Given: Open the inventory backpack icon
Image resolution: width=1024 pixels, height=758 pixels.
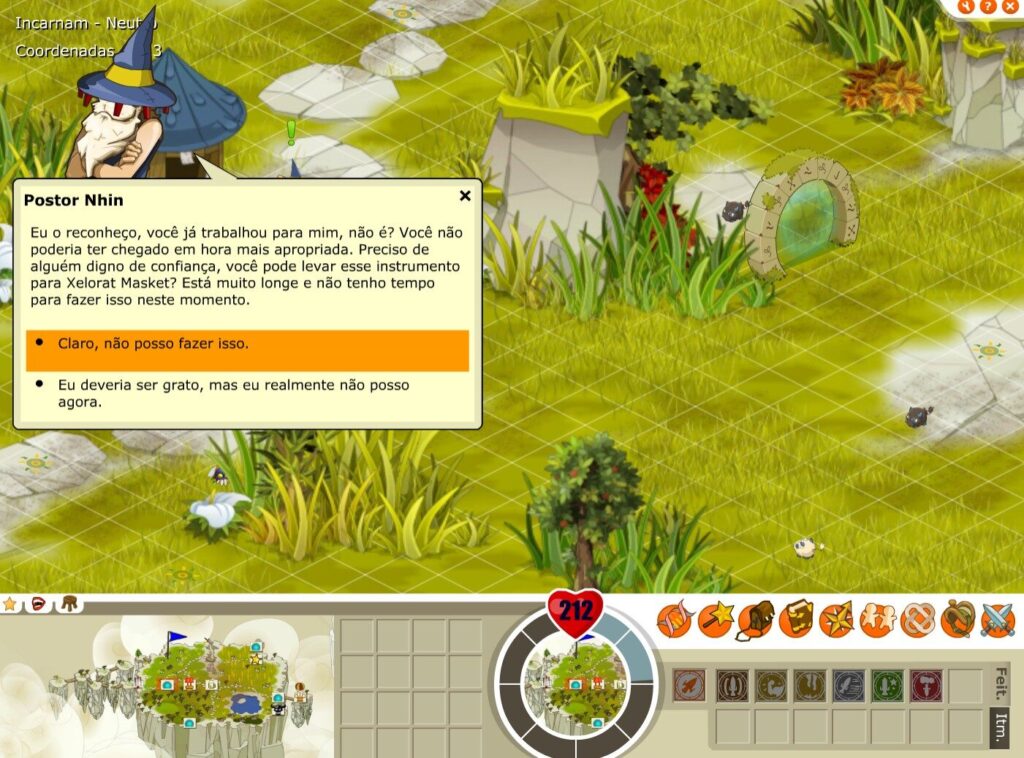Looking at the screenshot, I should point(756,620).
